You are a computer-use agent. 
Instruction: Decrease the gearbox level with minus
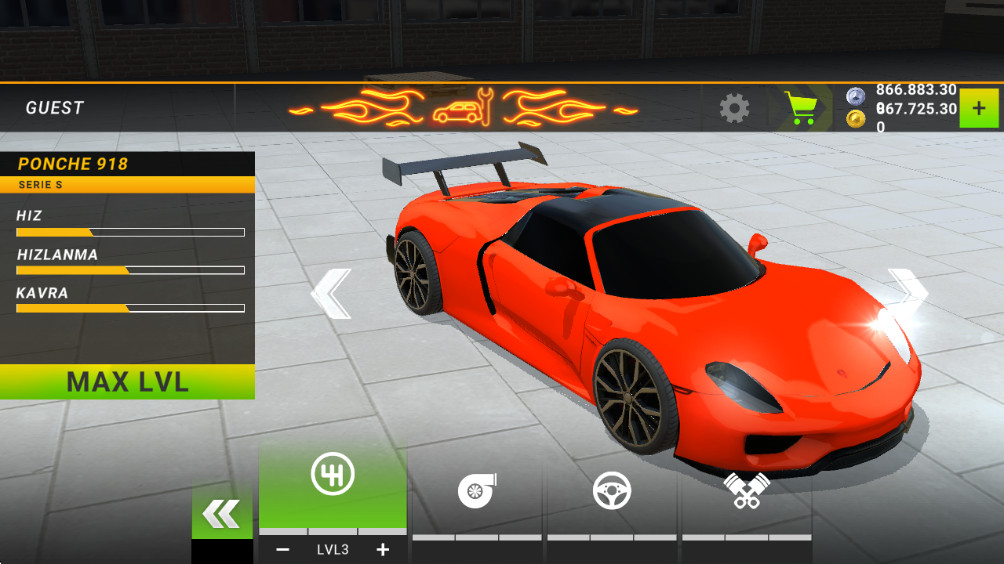283,549
